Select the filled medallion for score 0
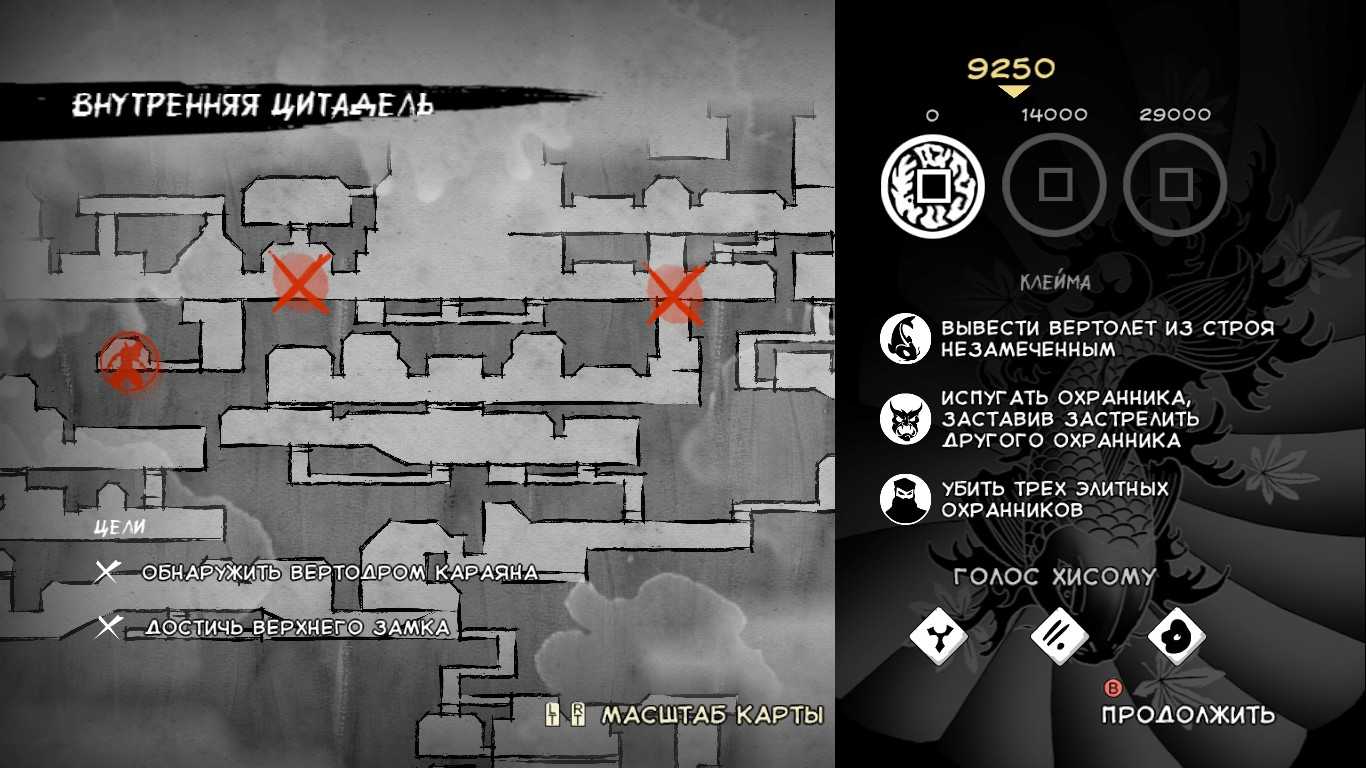Image resolution: width=1366 pixels, height=768 pixels. (x=932, y=186)
